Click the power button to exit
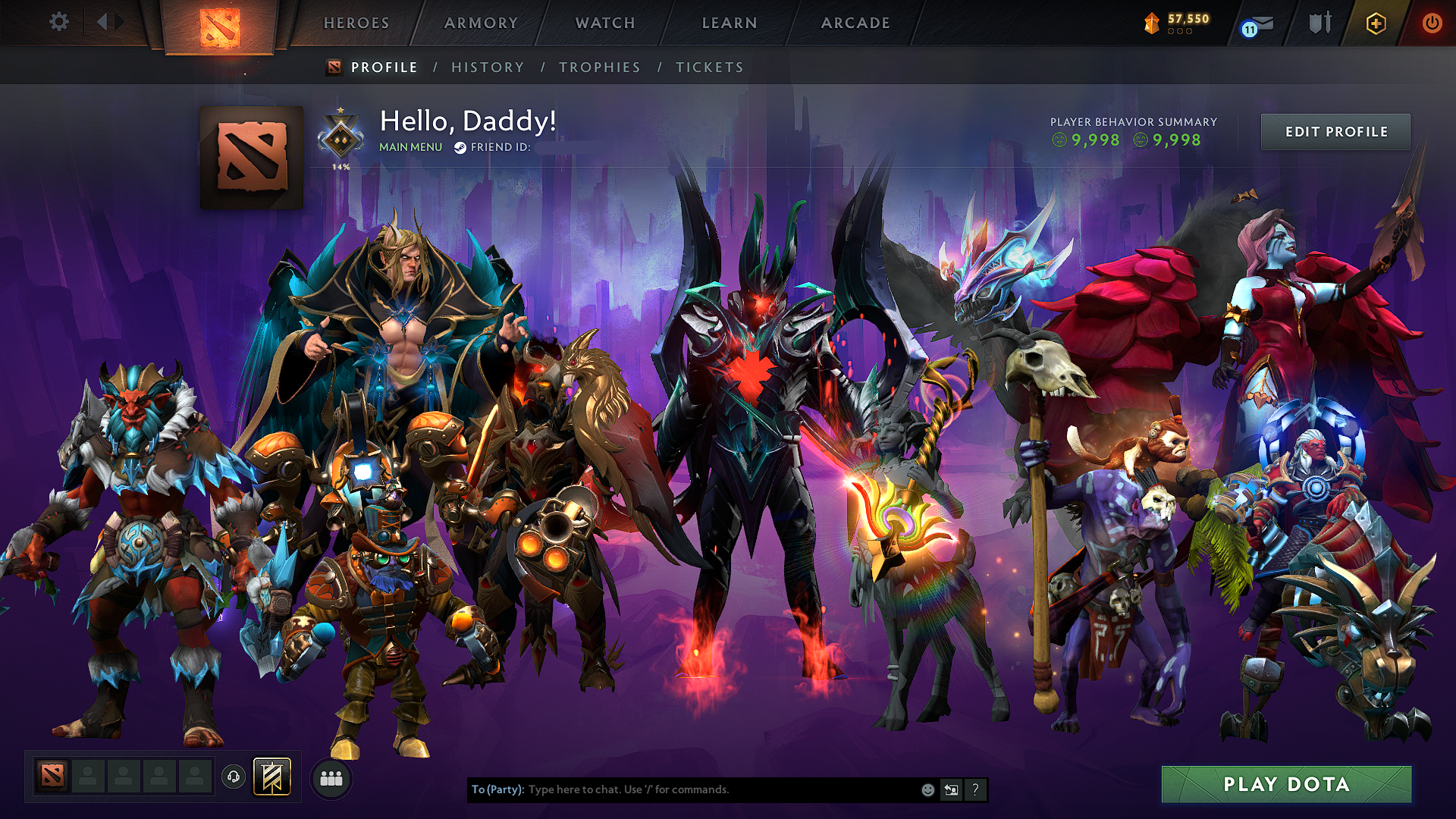This screenshot has width=1456, height=819. pos(1432,22)
